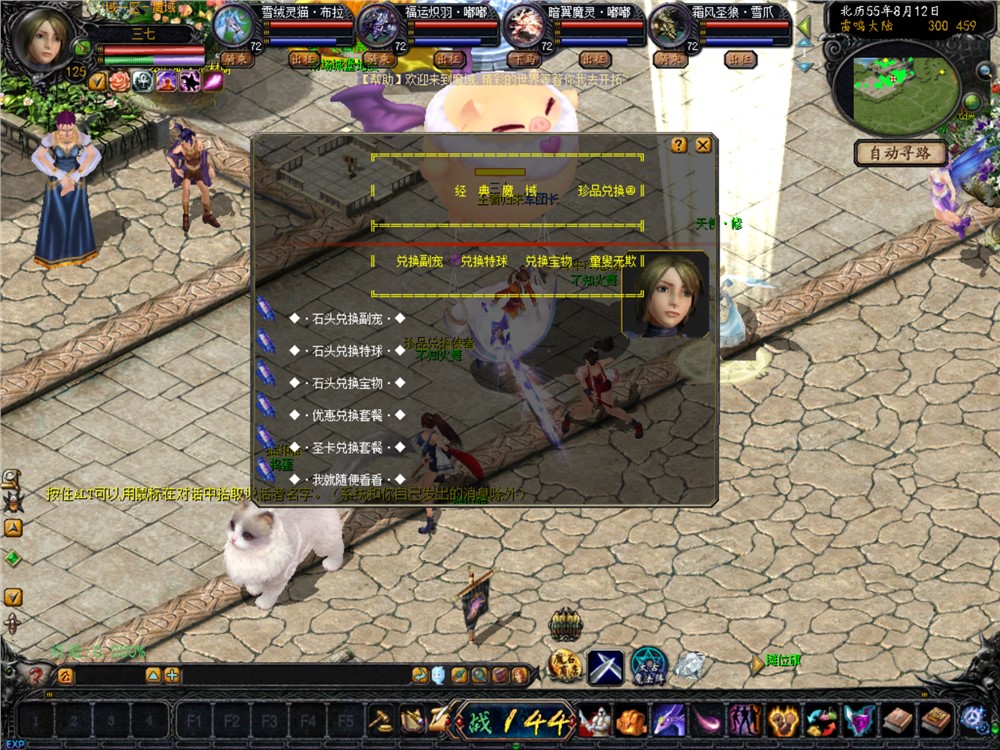The image size is (1000, 750).
Task: Open the dialog's question mark help
Action: pyautogui.click(x=679, y=145)
